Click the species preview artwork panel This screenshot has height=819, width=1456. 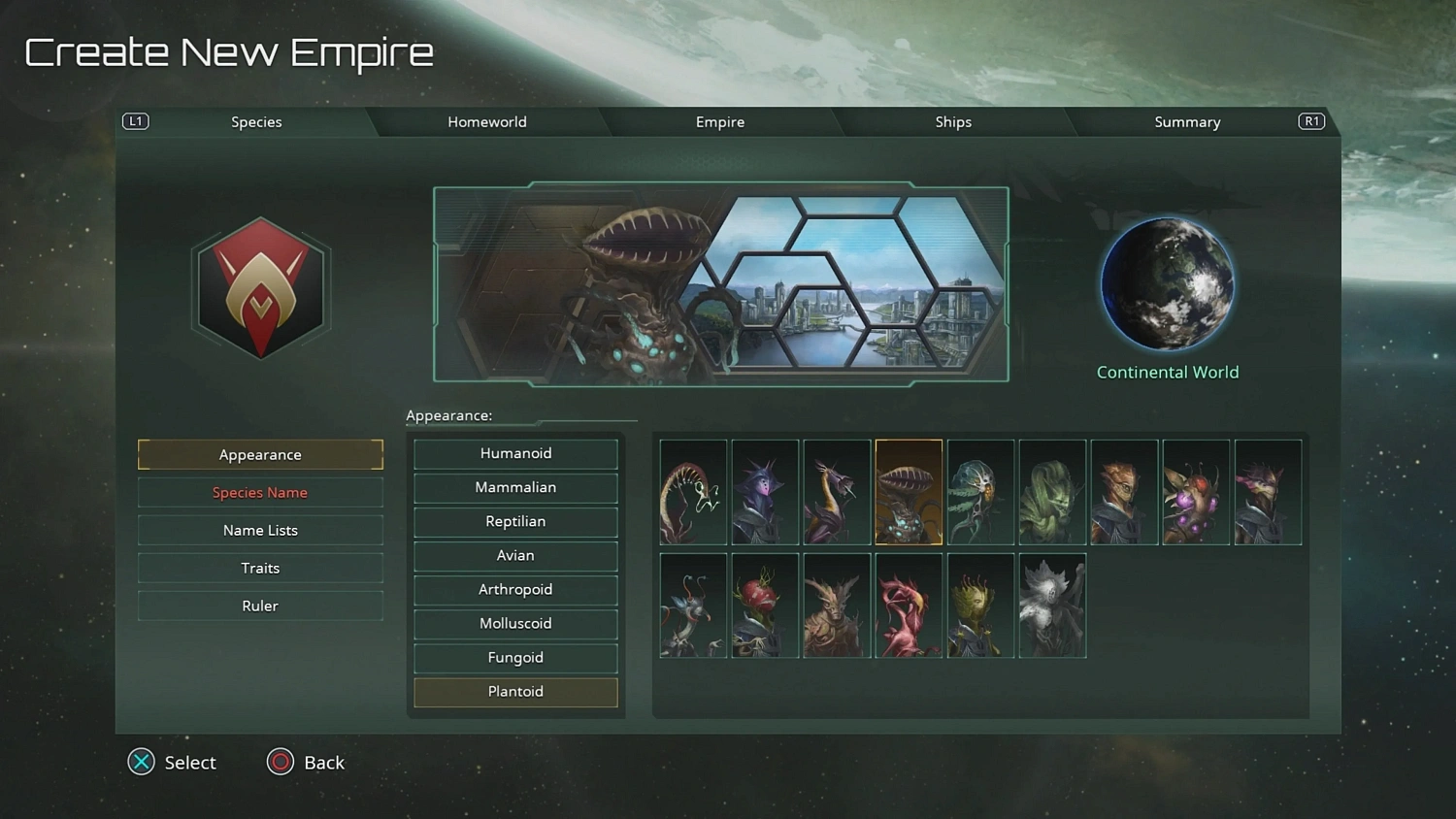pyautogui.click(x=720, y=283)
